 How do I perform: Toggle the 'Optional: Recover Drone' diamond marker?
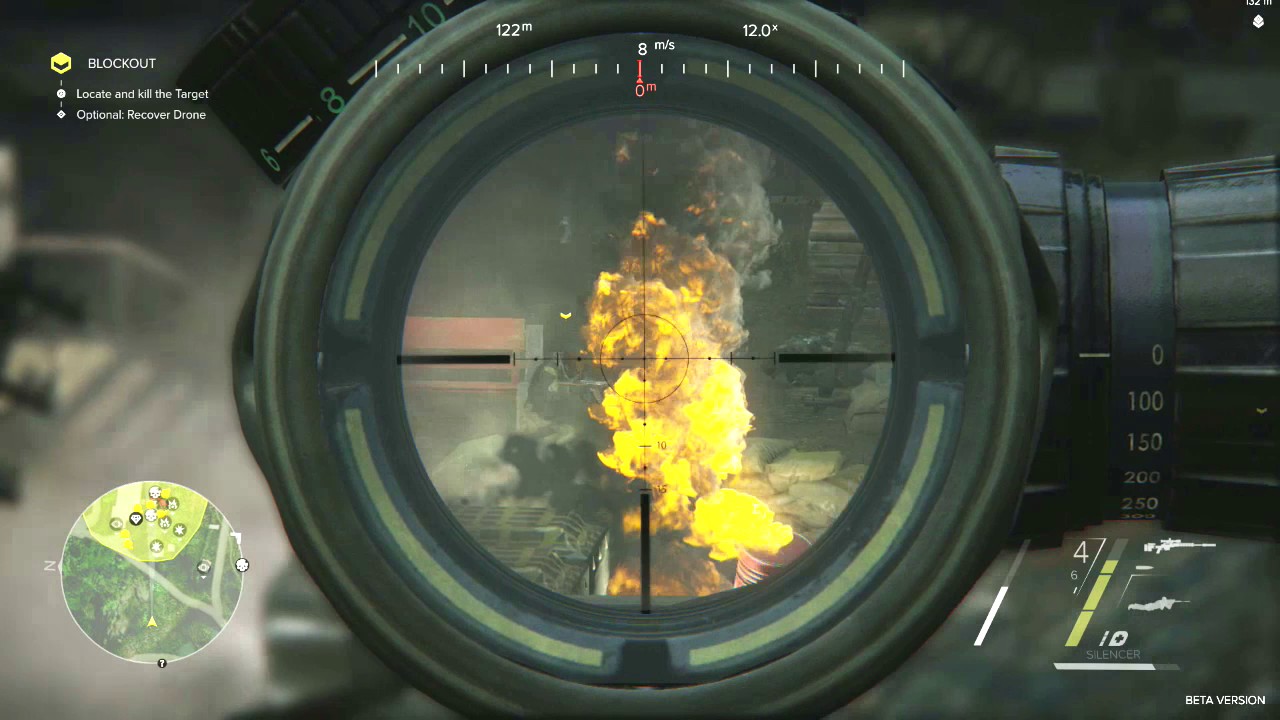(x=59, y=114)
